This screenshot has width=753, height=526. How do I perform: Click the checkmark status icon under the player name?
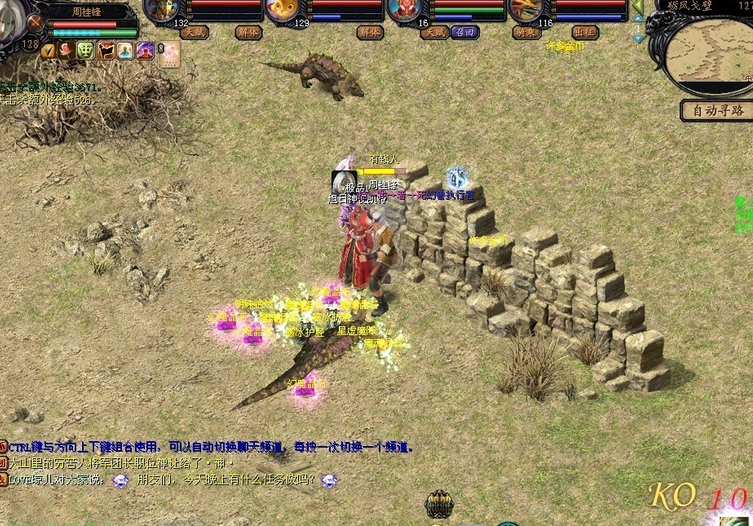point(48,50)
